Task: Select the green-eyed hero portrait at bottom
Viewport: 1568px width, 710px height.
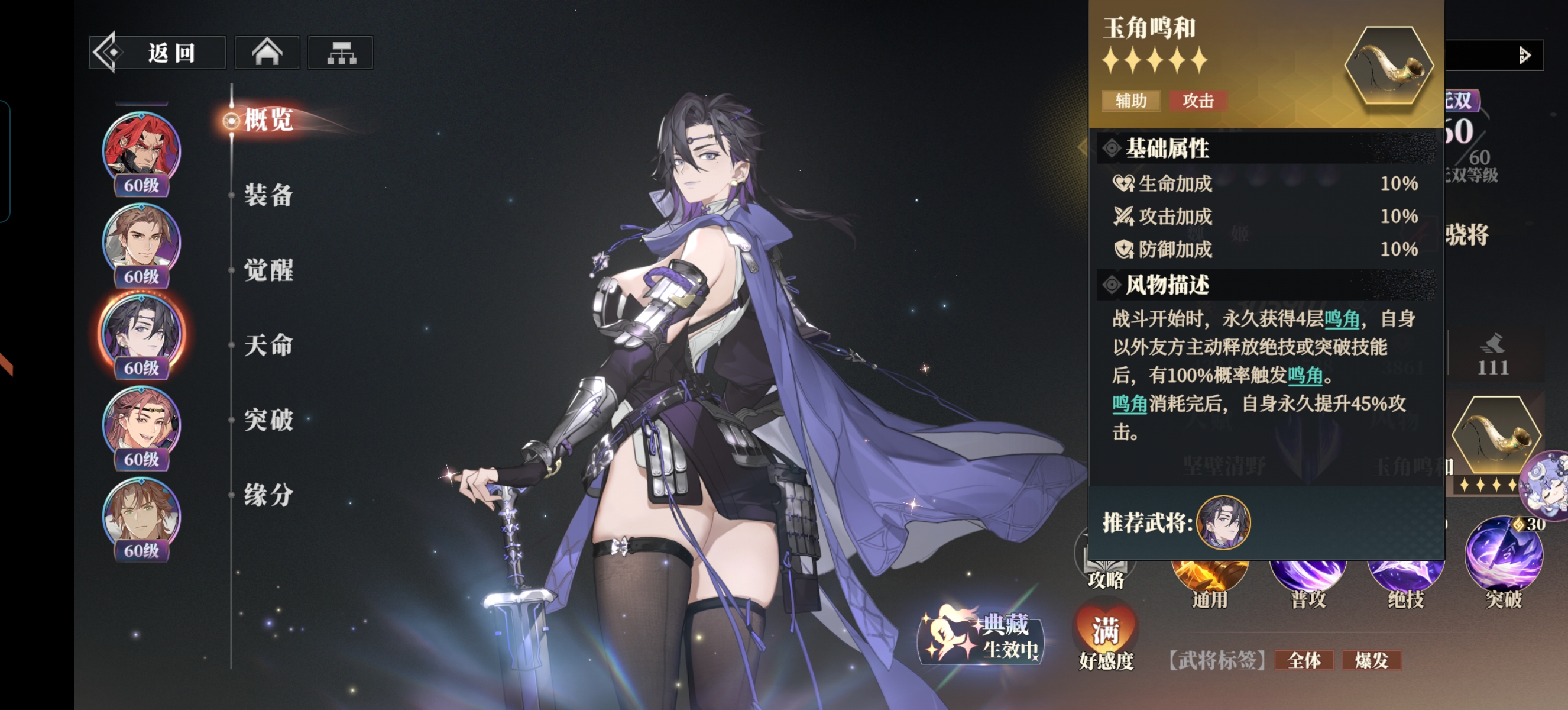Action: (141, 515)
